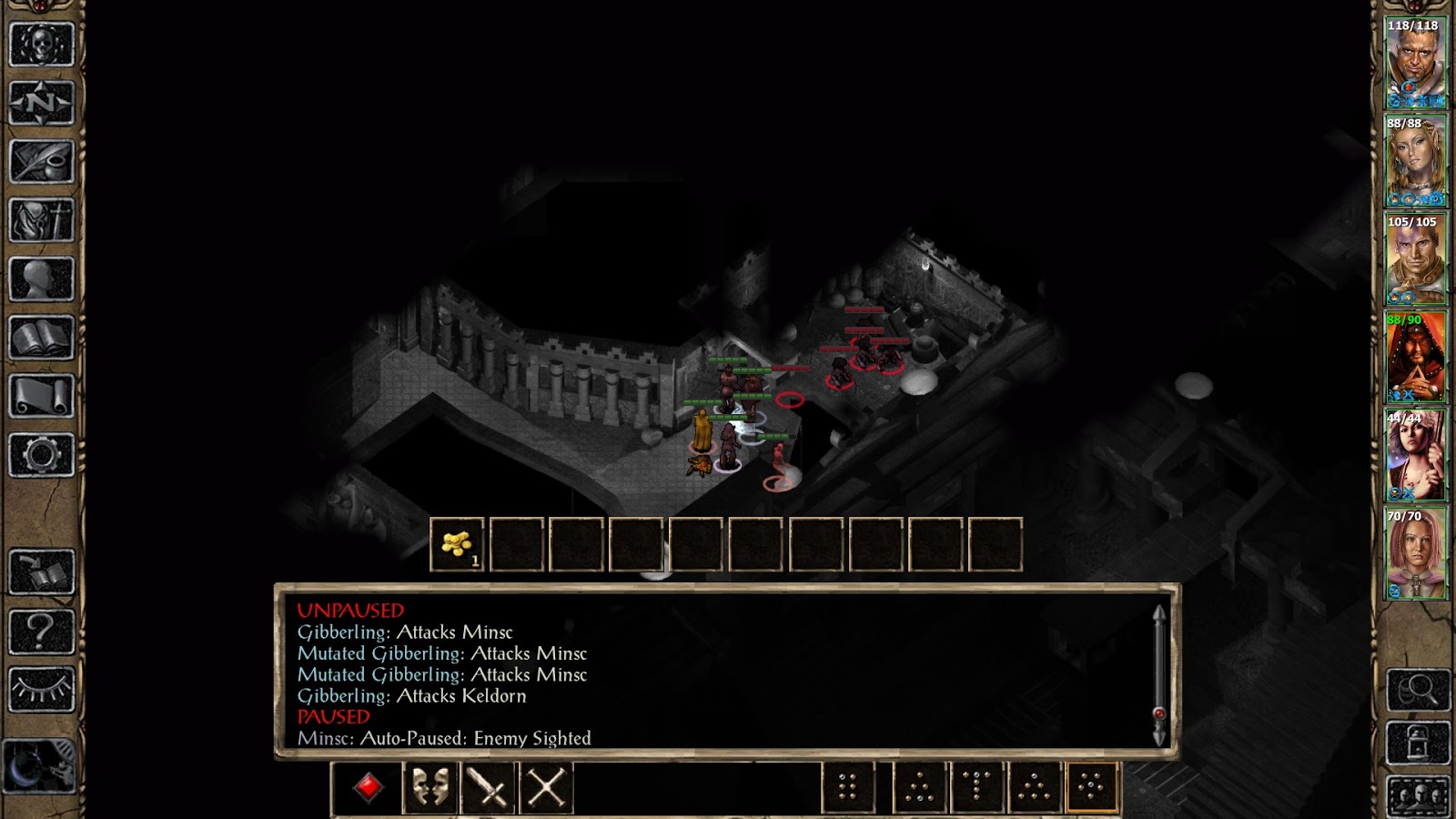Image resolution: width=1456 pixels, height=819 pixels.
Task: Activate the theater masks talk button
Action: [430, 787]
